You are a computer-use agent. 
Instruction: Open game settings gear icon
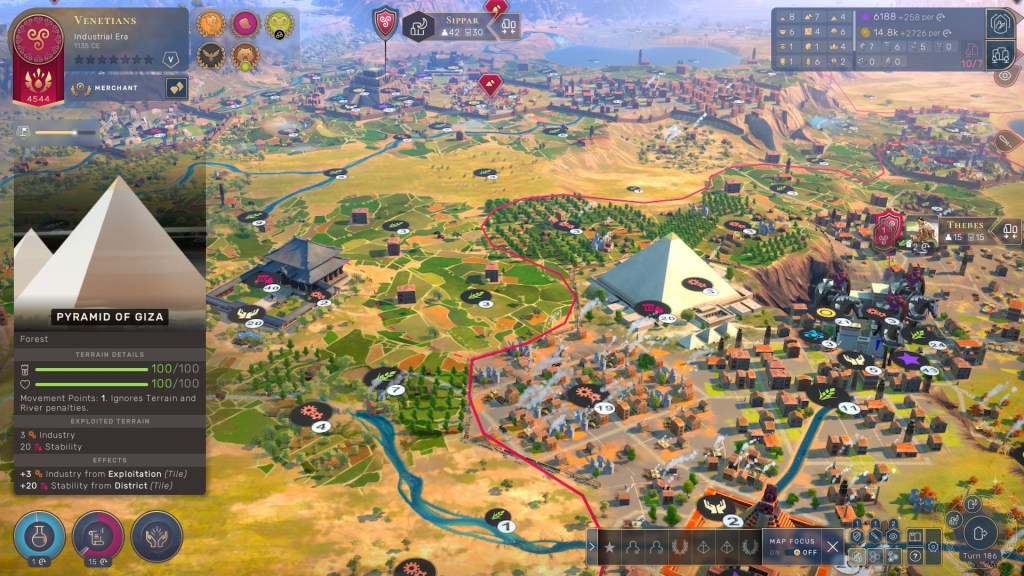(x=933, y=546)
